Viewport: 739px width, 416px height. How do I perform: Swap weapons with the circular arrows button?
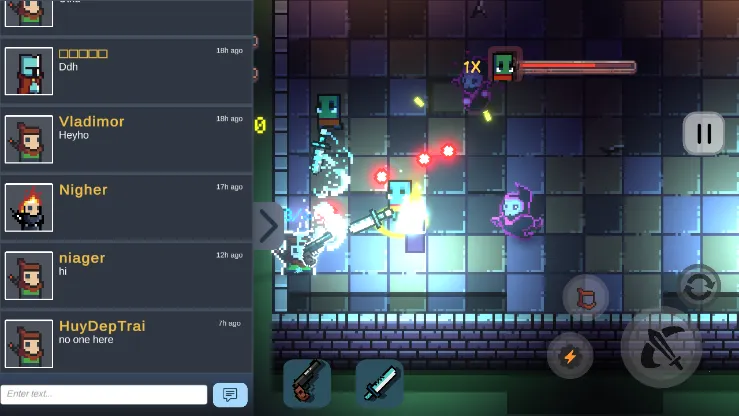tap(699, 285)
